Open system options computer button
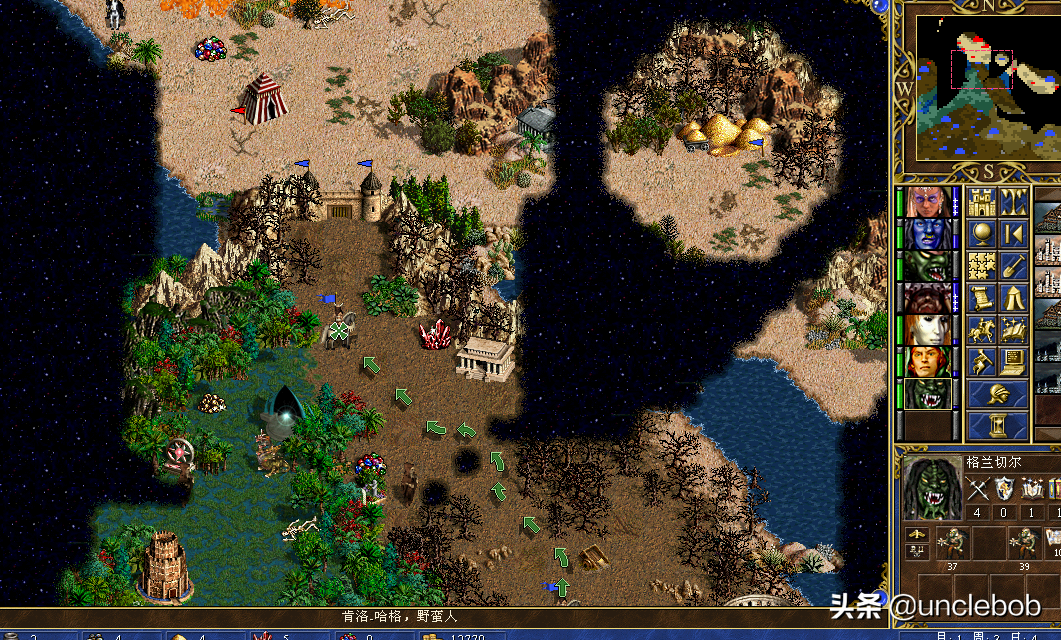 tap(1013, 360)
